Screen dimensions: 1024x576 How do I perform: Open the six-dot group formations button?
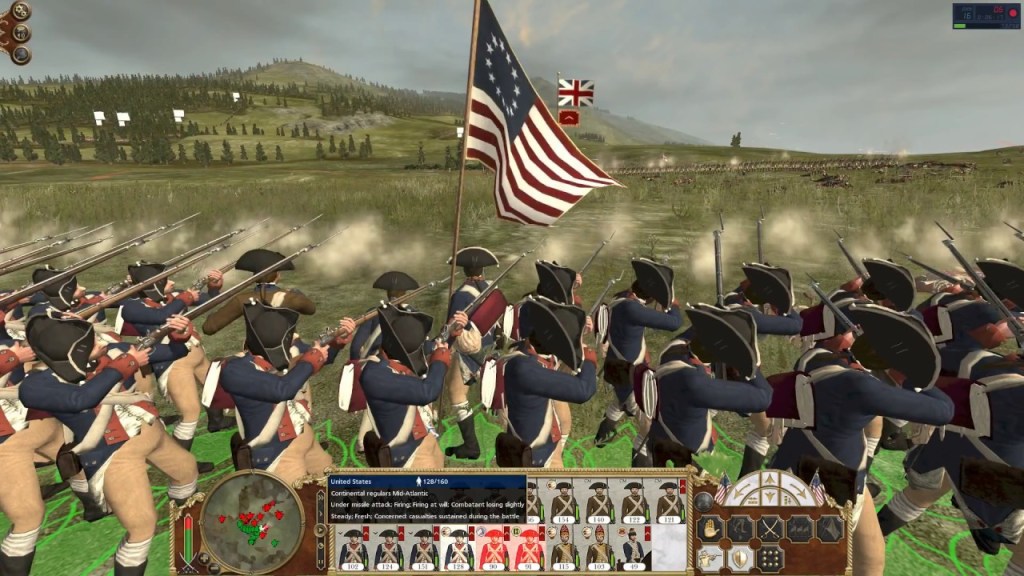pos(770,558)
